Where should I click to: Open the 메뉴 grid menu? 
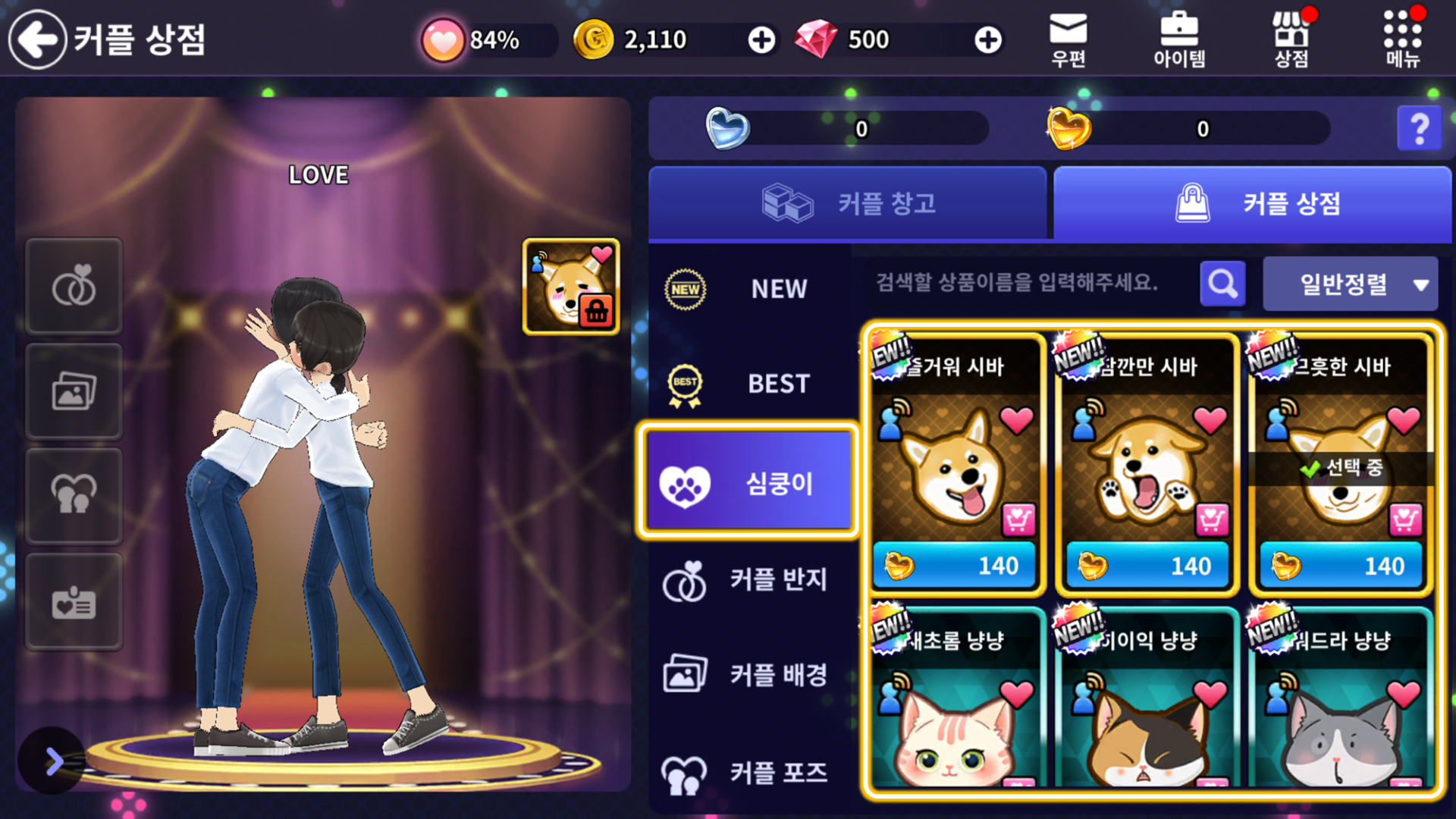(1402, 41)
